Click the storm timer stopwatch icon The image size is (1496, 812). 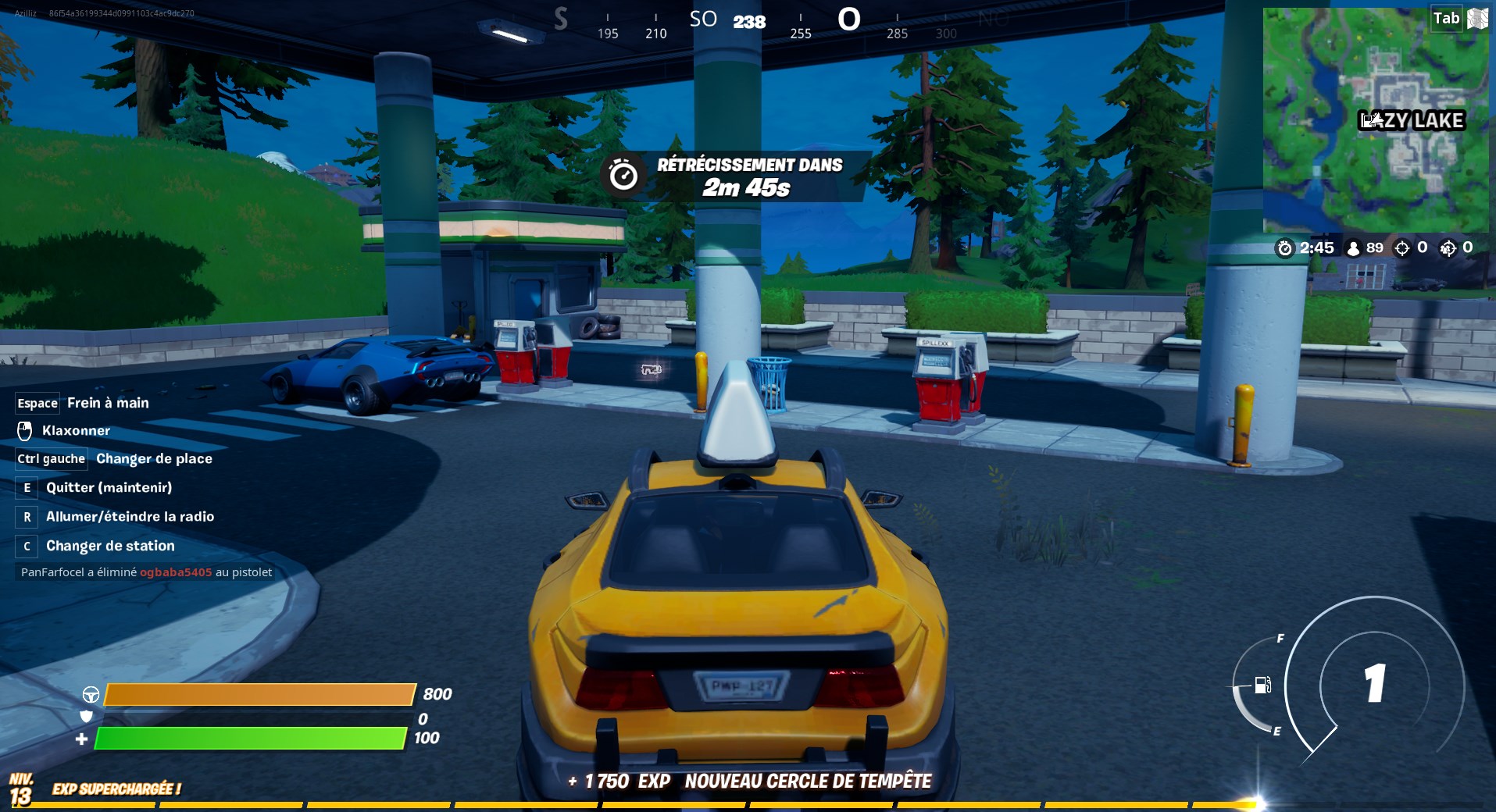tap(1285, 248)
